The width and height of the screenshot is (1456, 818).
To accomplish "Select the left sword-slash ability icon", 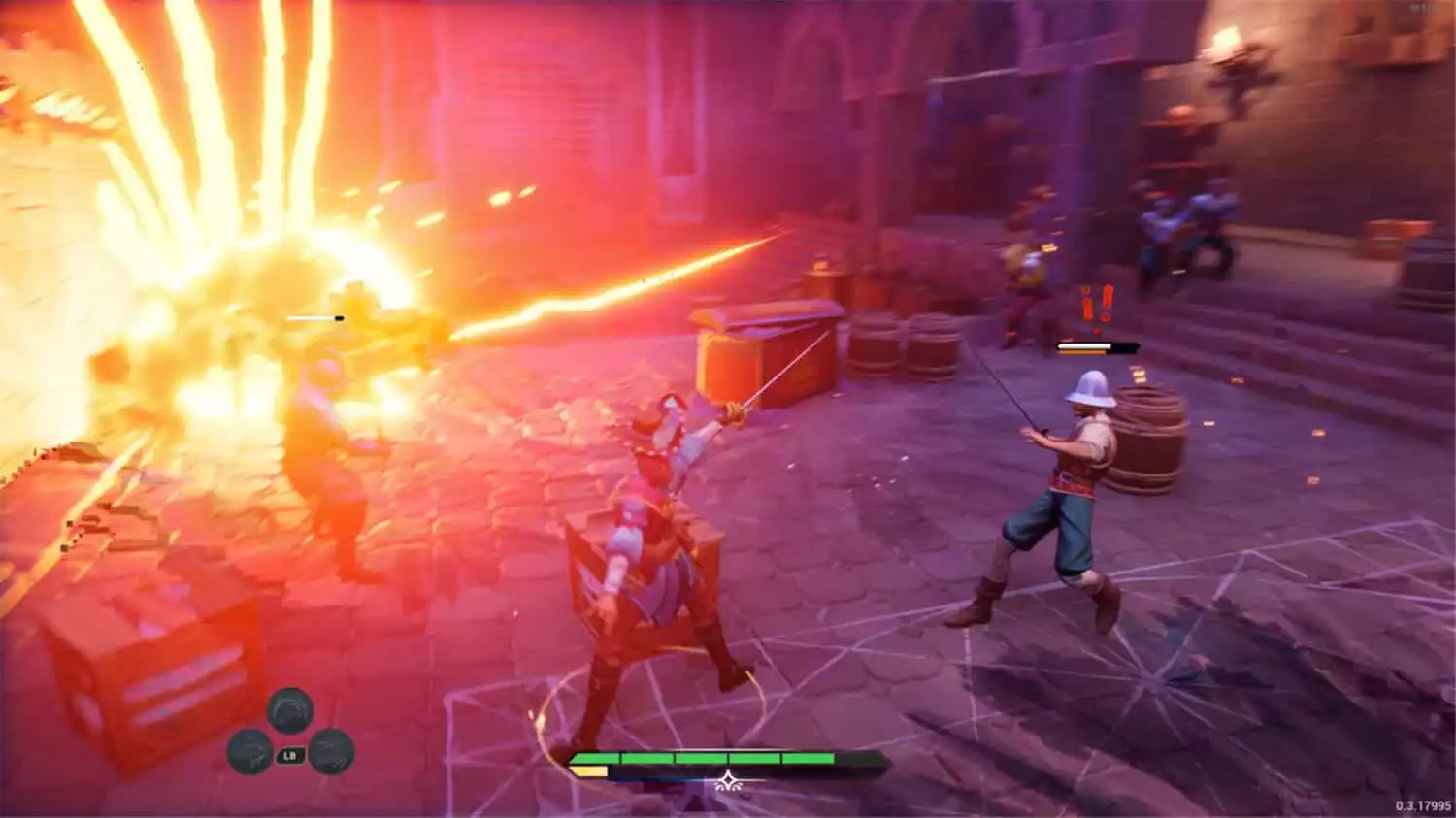I will pyautogui.click(x=250, y=752).
